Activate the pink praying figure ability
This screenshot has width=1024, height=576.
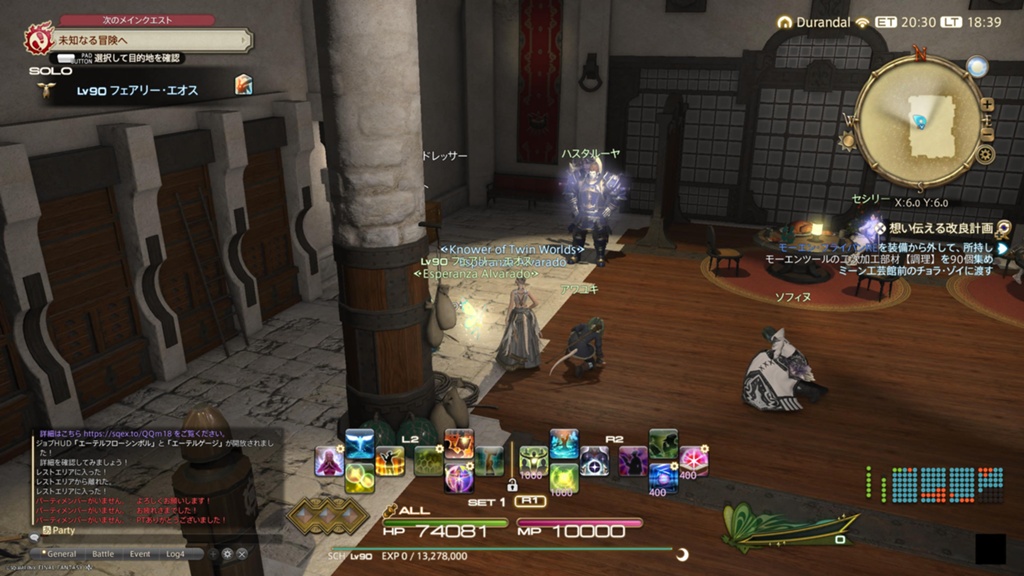coord(329,461)
